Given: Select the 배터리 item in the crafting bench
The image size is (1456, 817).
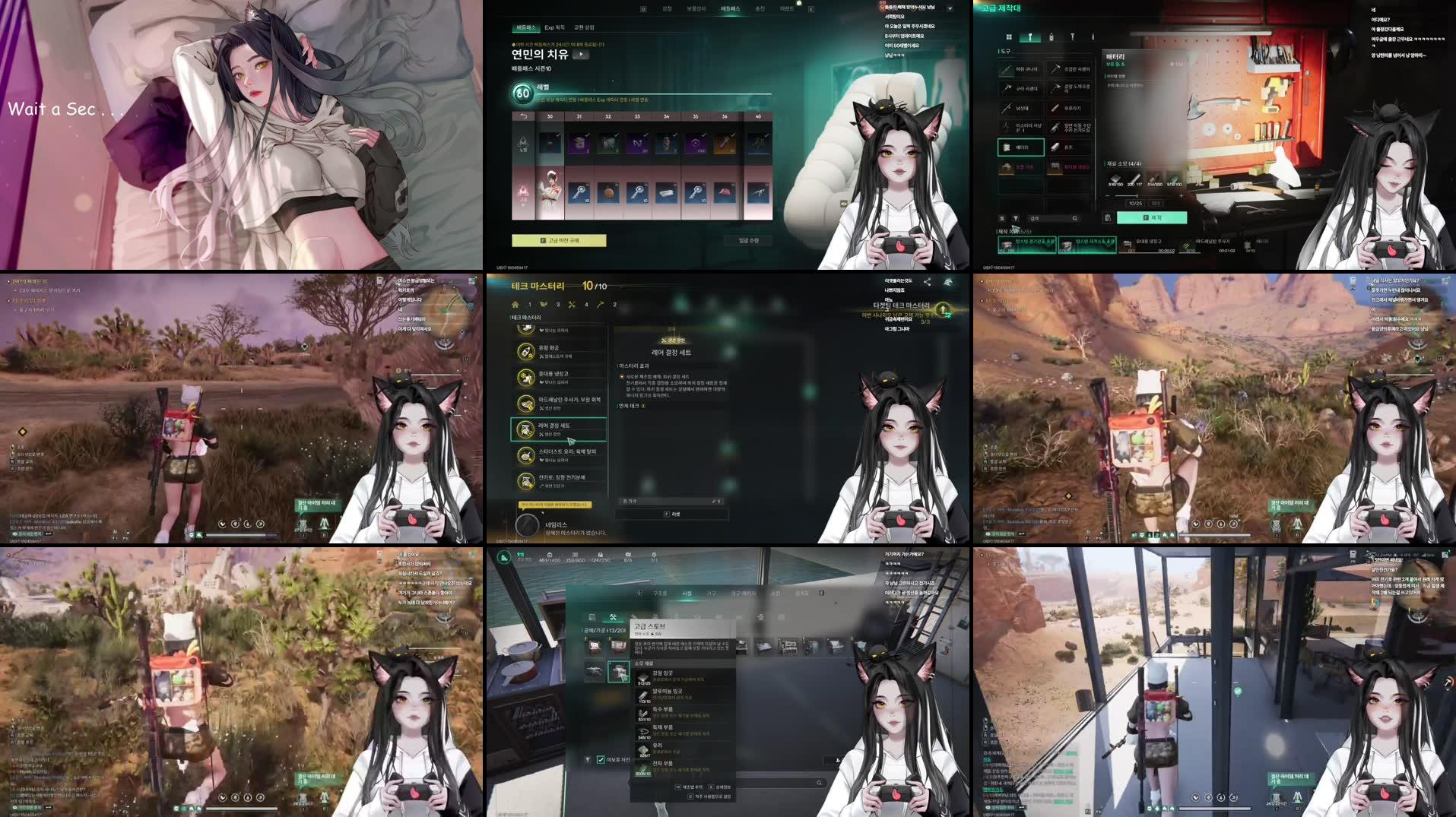Looking at the screenshot, I should coord(1021,147).
